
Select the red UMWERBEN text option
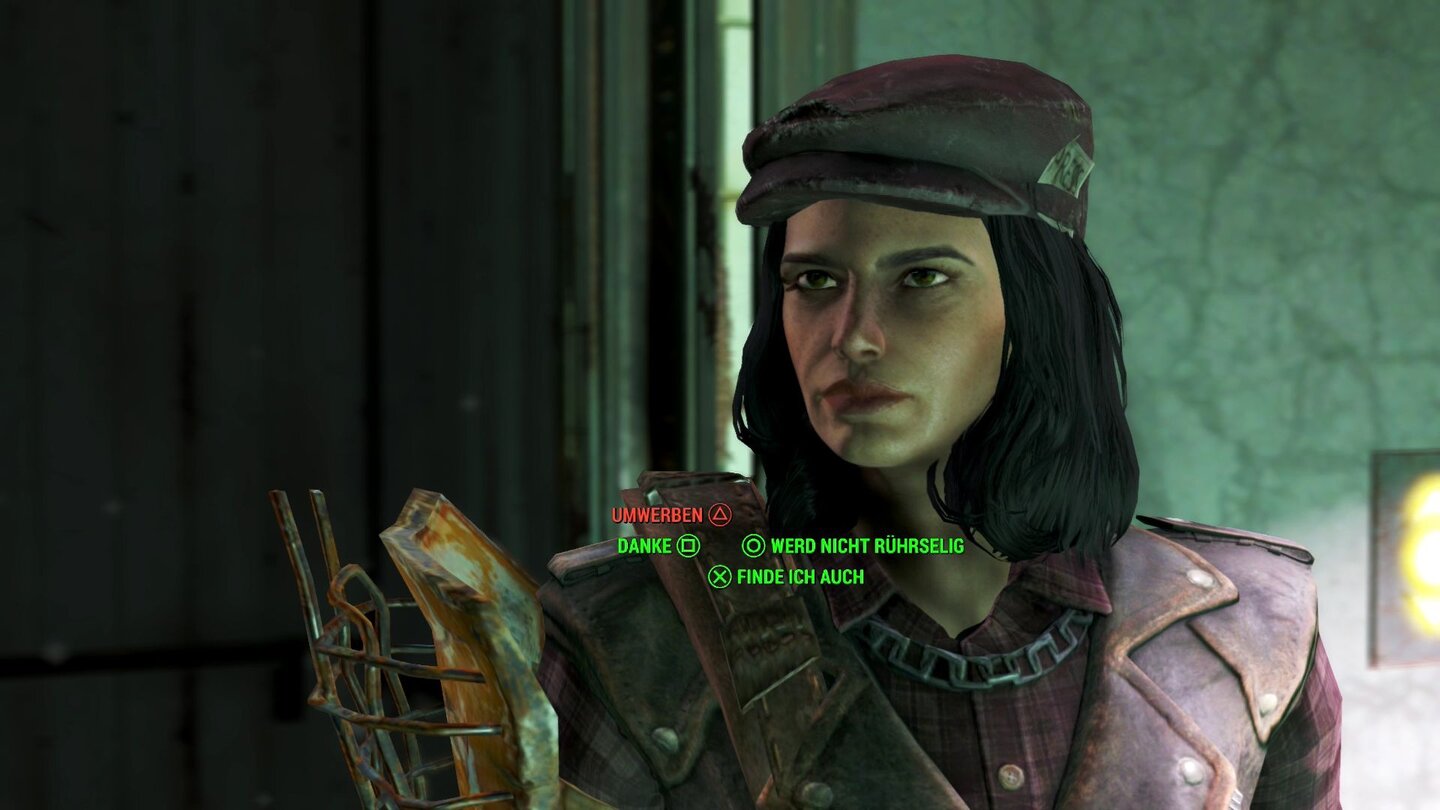point(659,516)
